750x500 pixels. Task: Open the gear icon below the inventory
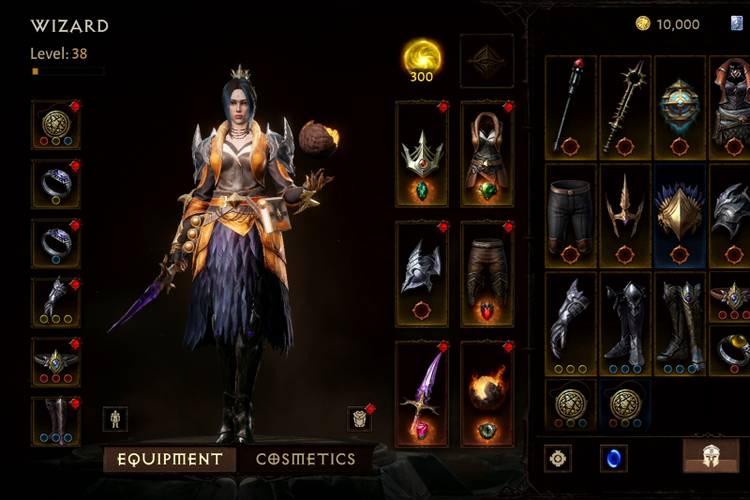558,458
